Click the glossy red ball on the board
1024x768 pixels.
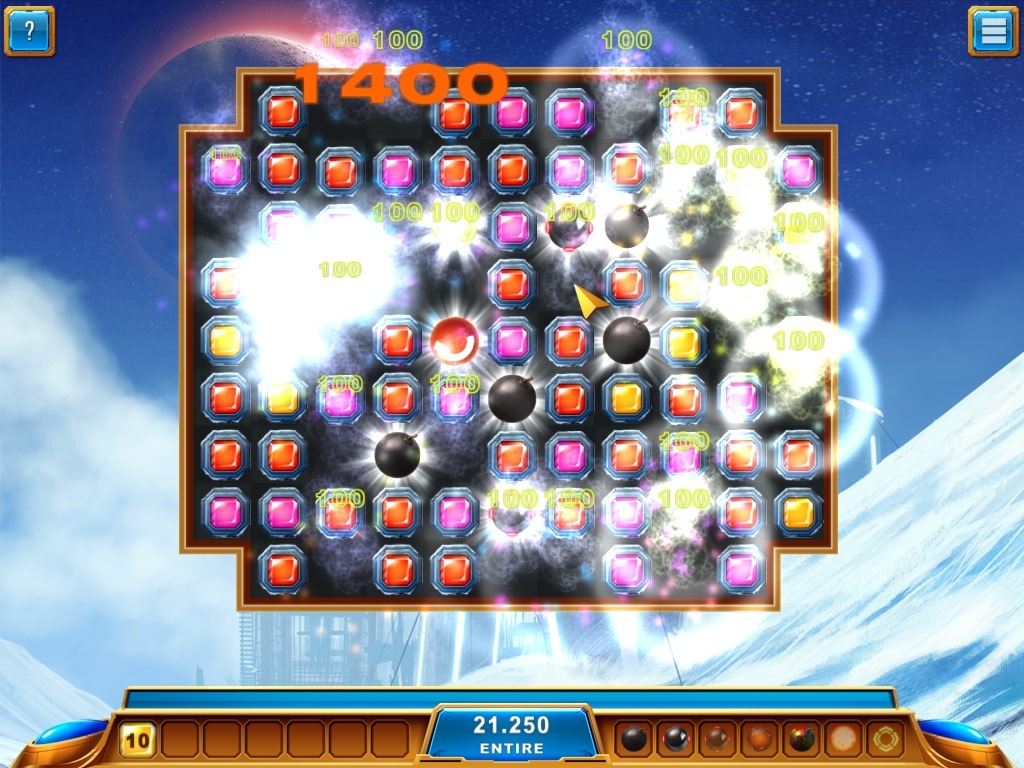pos(455,341)
